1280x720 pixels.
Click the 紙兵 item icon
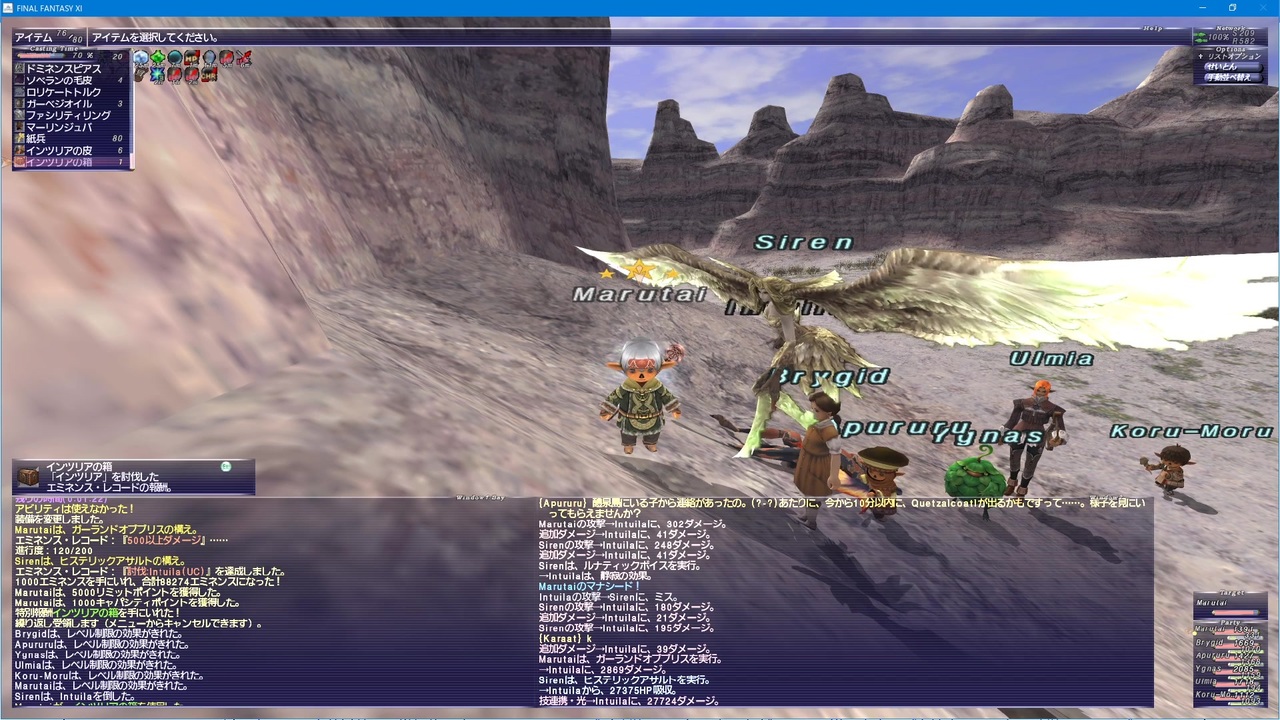point(21,137)
